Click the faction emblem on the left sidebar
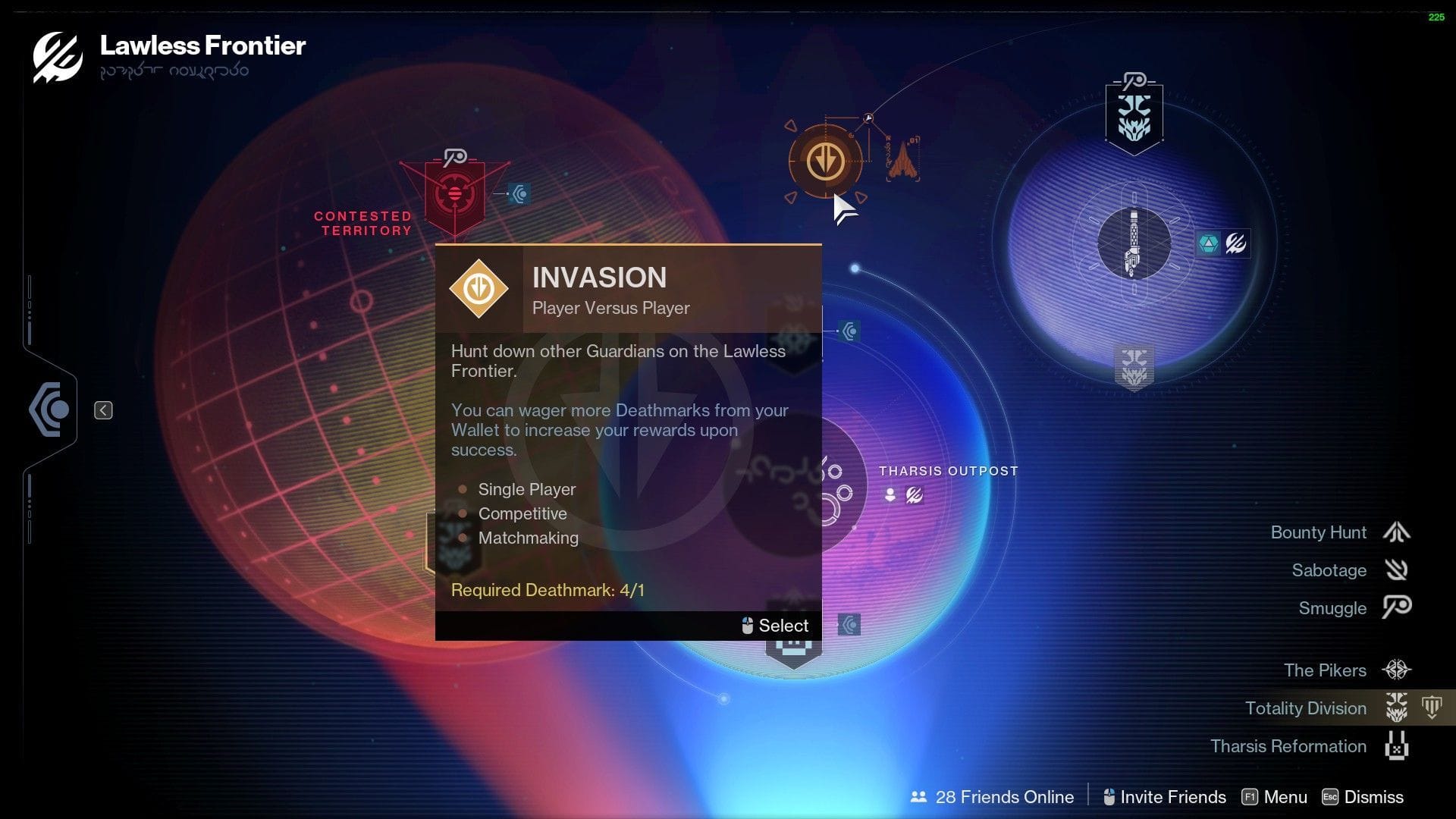Screen dimensions: 1456x819 [x=49, y=409]
